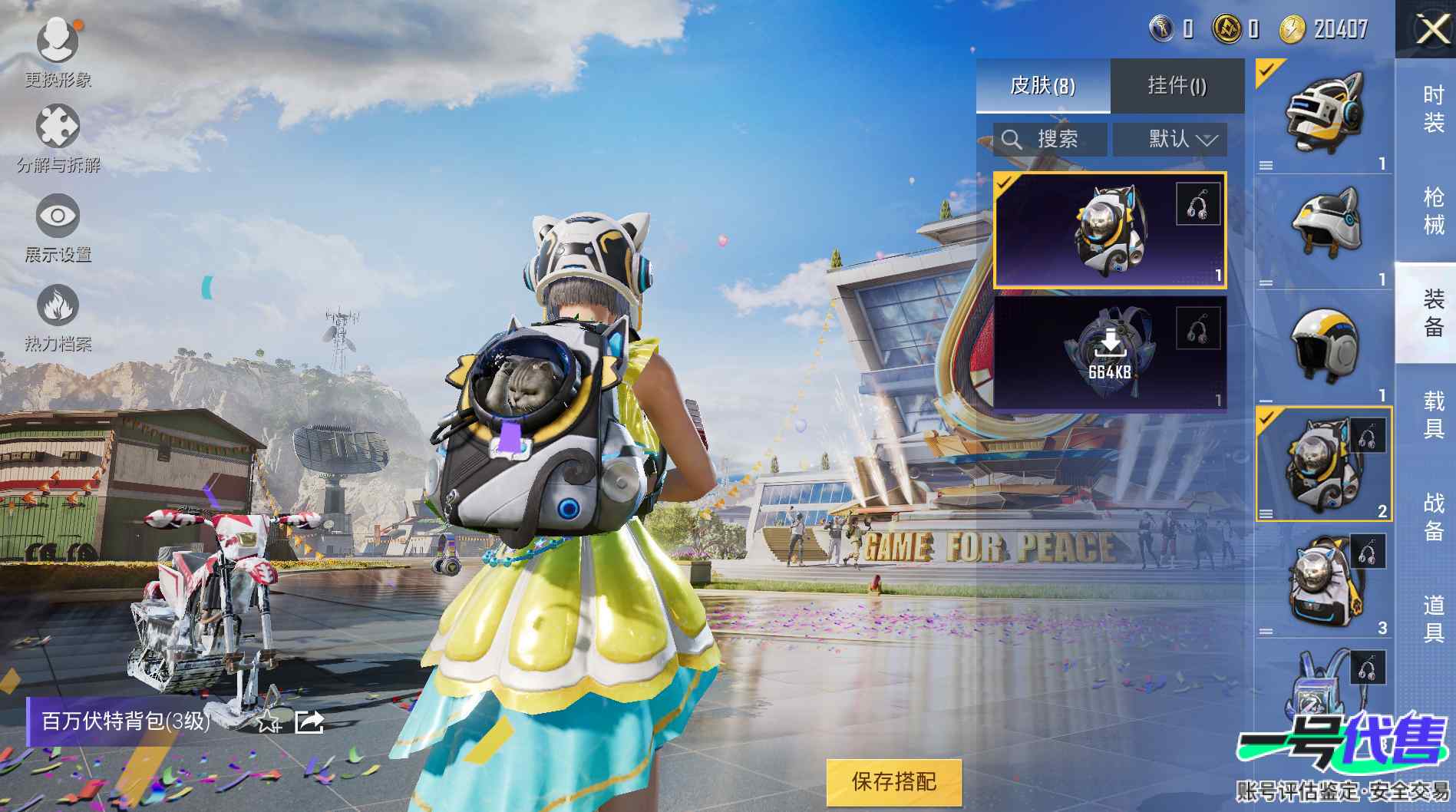Open the 战备 category tab
The width and height of the screenshot is (1456, 812).
click(1433, 517)
